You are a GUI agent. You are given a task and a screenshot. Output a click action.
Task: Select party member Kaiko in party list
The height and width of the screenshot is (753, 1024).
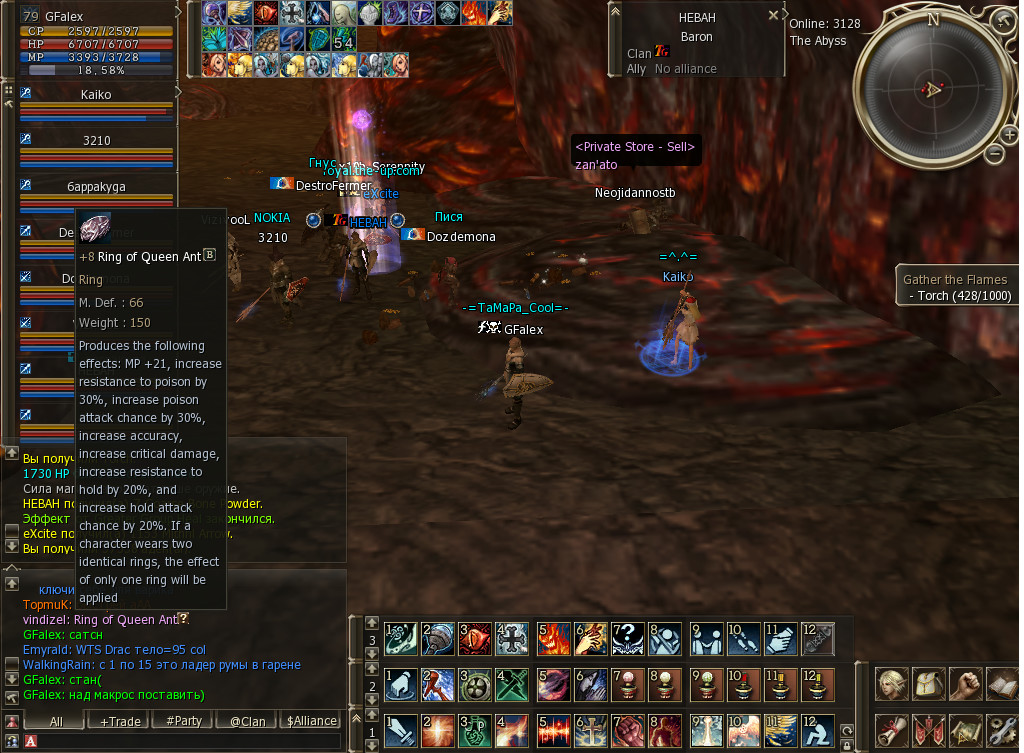97,95
